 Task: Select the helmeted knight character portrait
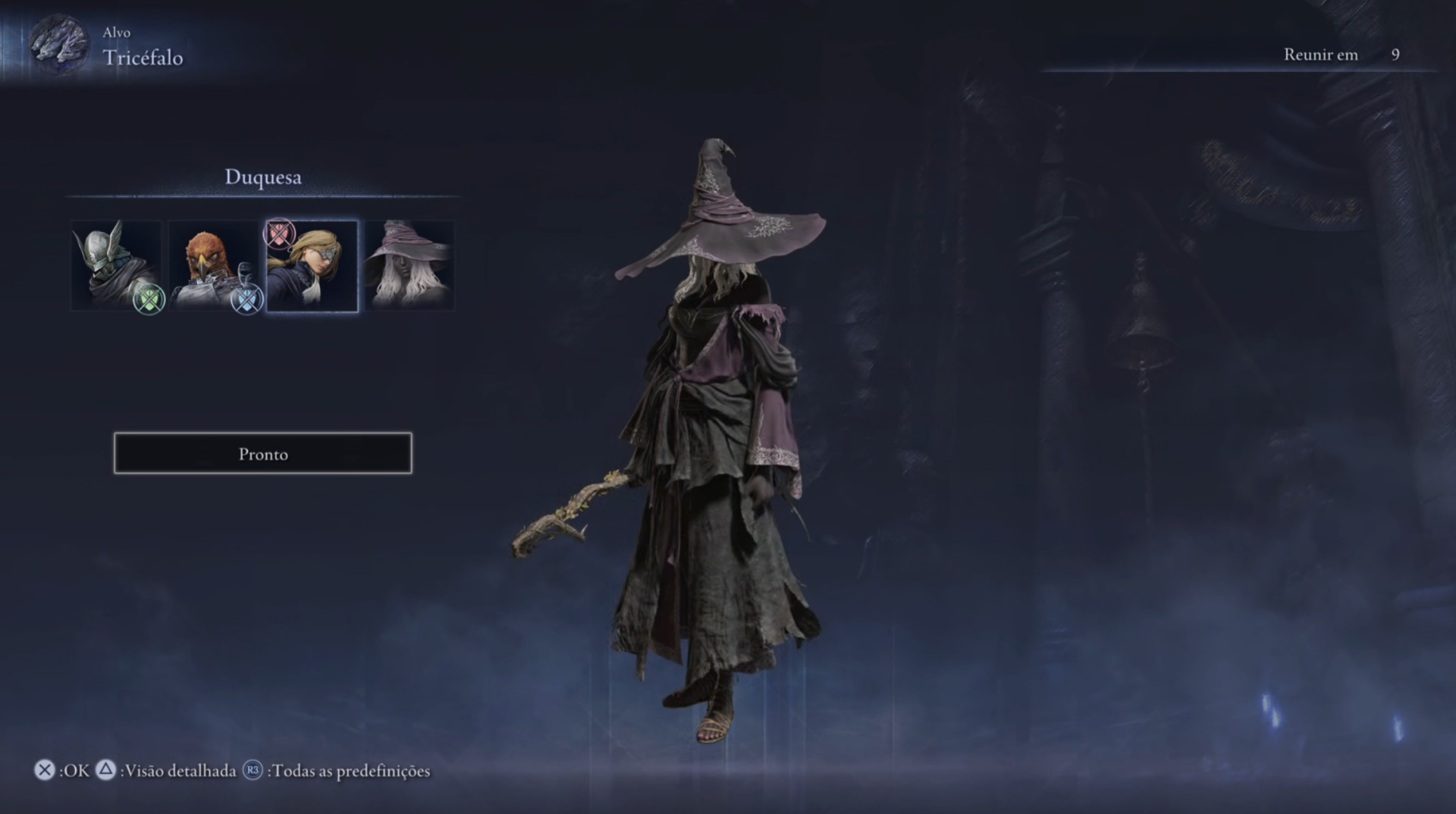(118, 265)
